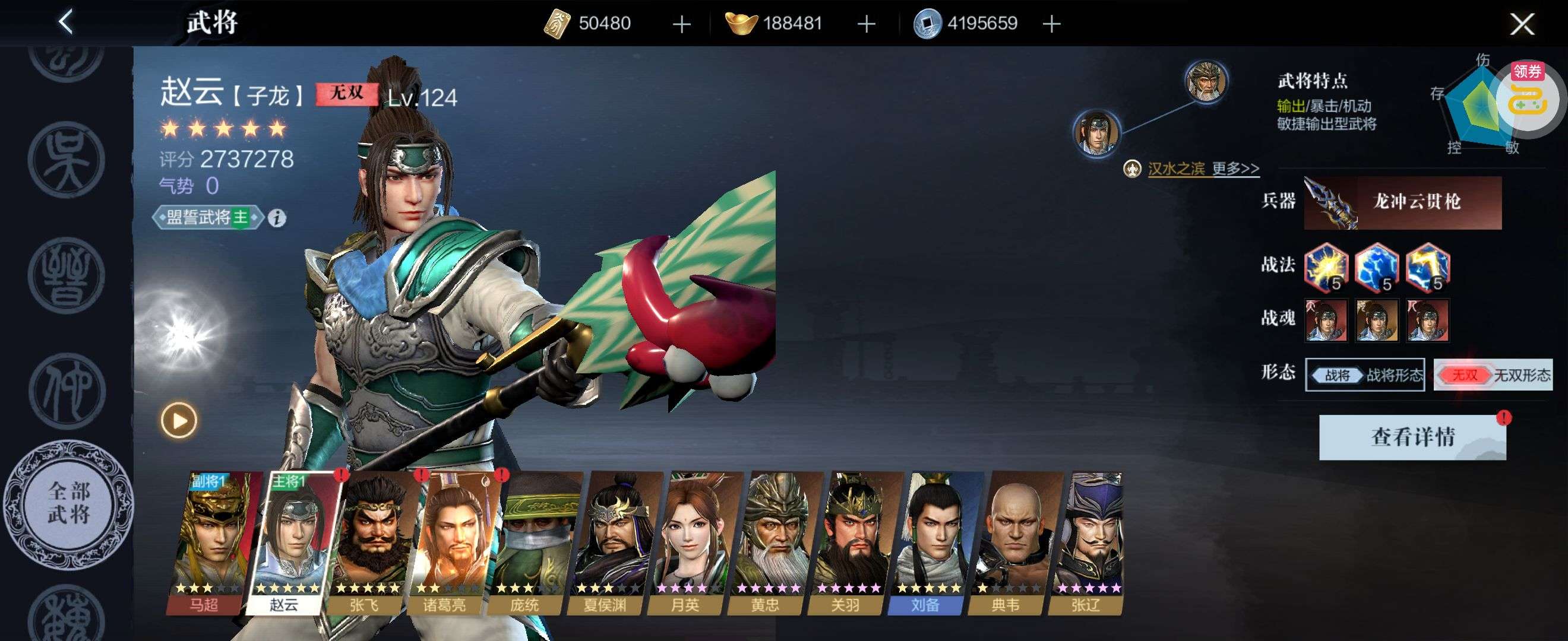Viewport: 1568px width, 641px height.
Task: Choose 马超 from the general roster
Action: [x=210, y=543]
